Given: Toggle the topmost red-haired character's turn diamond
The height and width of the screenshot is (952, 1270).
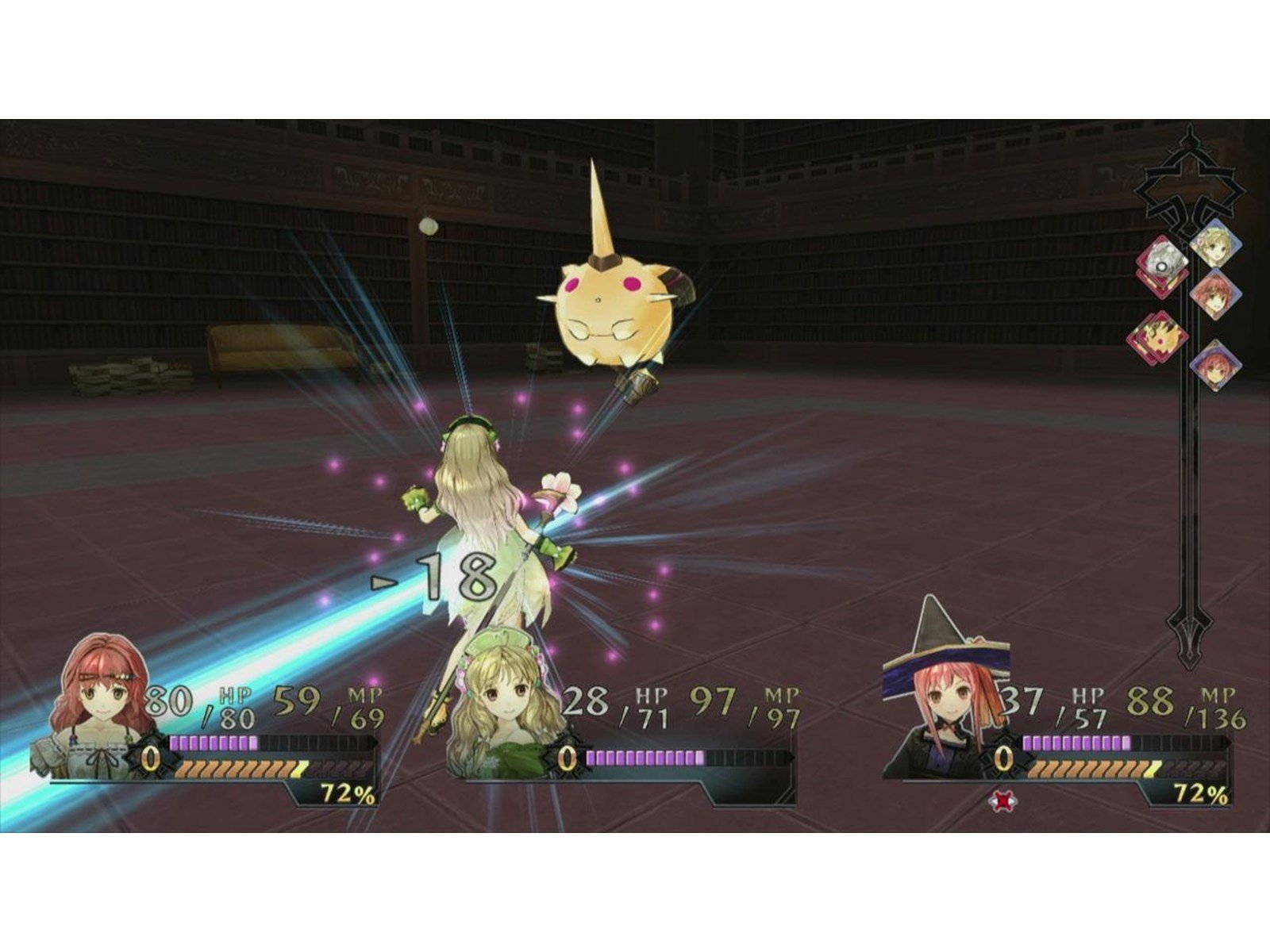Looking at the screenshot, I should [x=1215, y=295].
